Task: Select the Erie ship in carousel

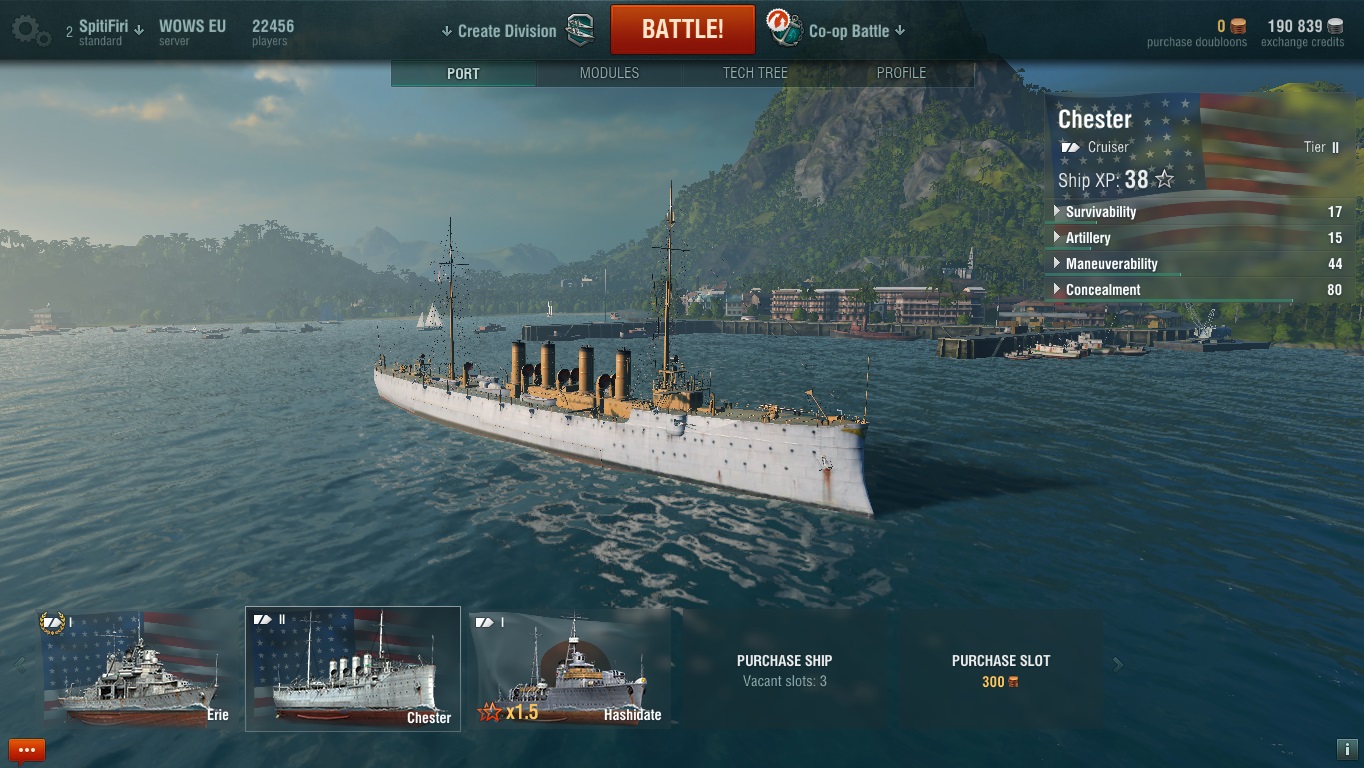Action: pos(136,667)
